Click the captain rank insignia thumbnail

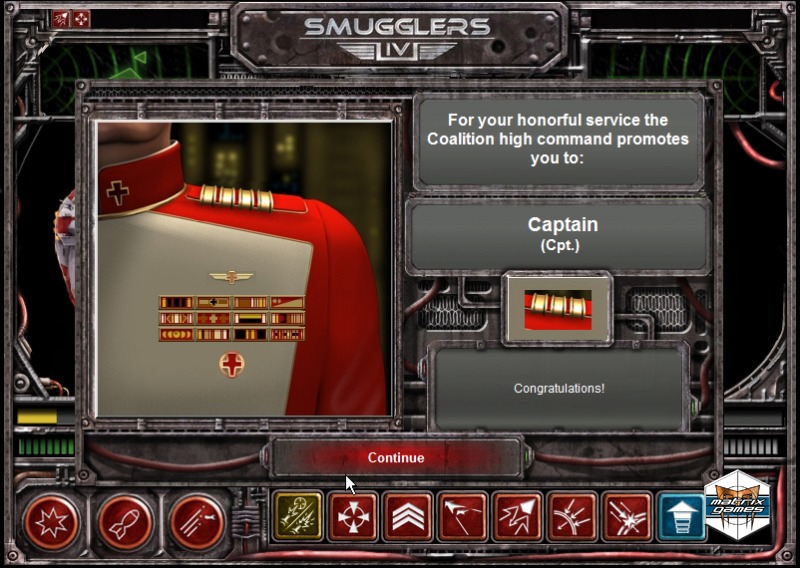(x=557, y=308)
